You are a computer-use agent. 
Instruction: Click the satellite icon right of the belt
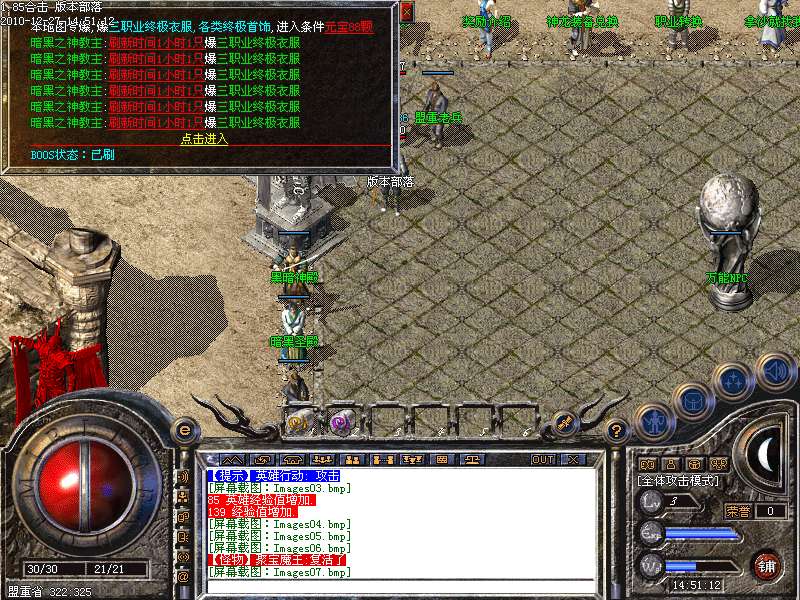click(563, 423)
